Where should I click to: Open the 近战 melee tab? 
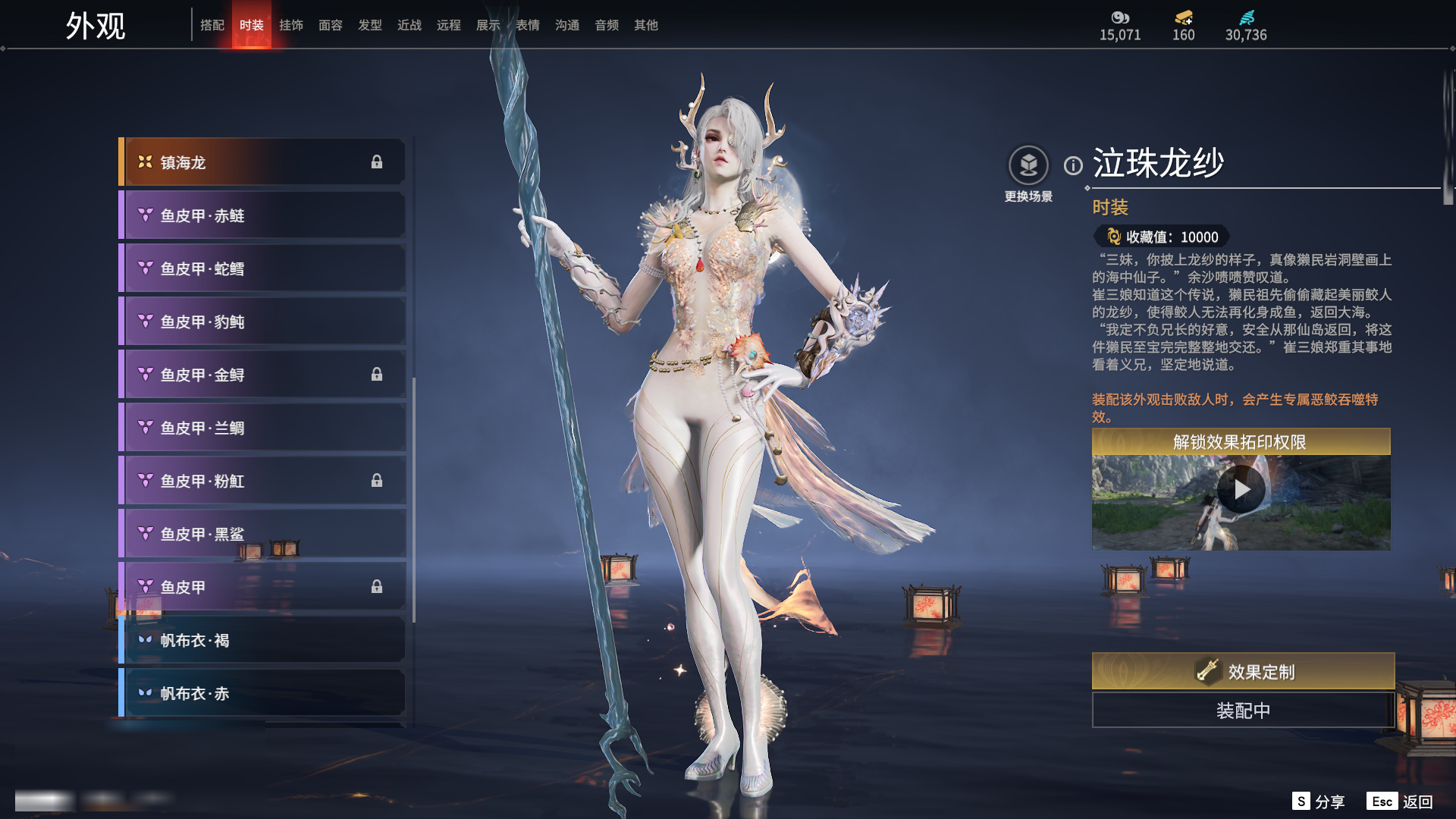tap(409, 25)
